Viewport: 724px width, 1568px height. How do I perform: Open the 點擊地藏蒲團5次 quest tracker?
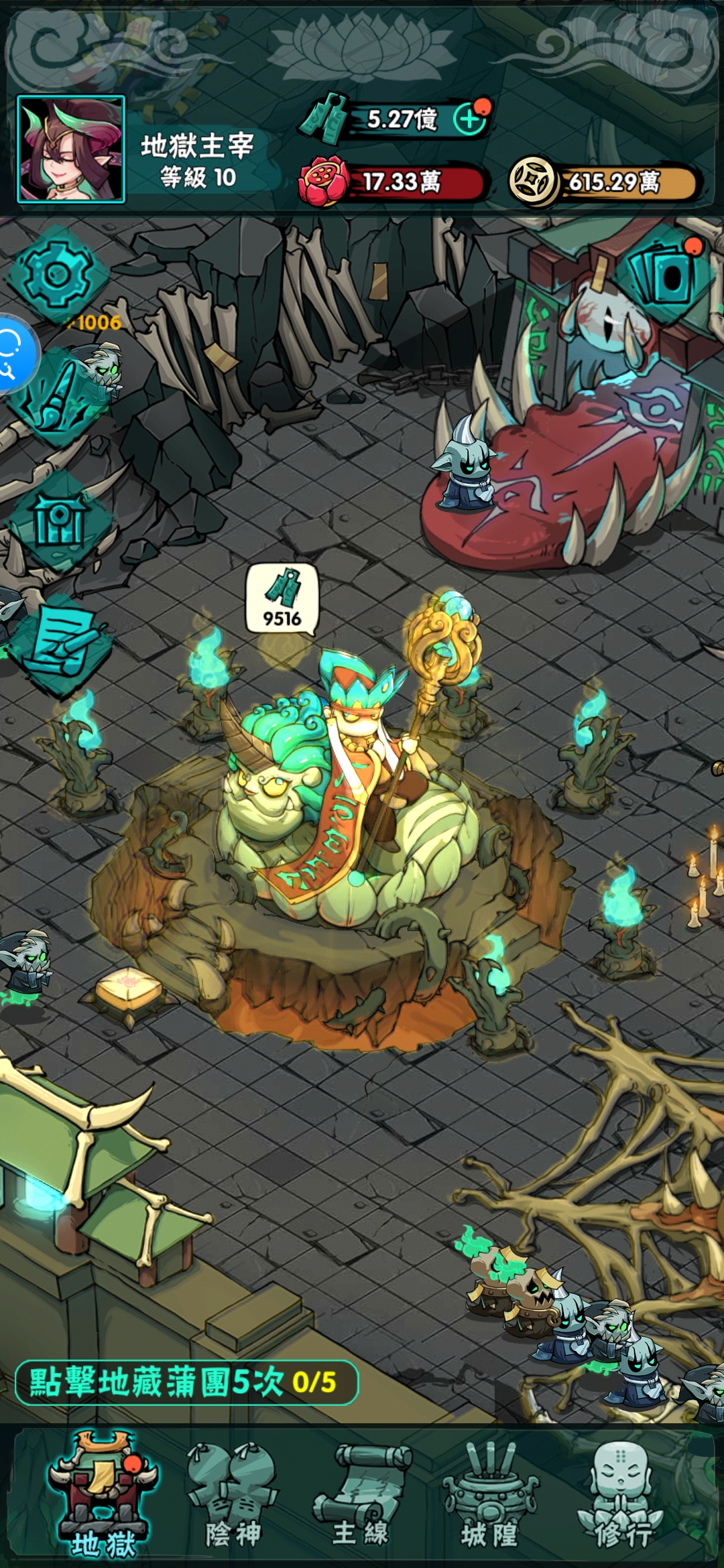186,1382
